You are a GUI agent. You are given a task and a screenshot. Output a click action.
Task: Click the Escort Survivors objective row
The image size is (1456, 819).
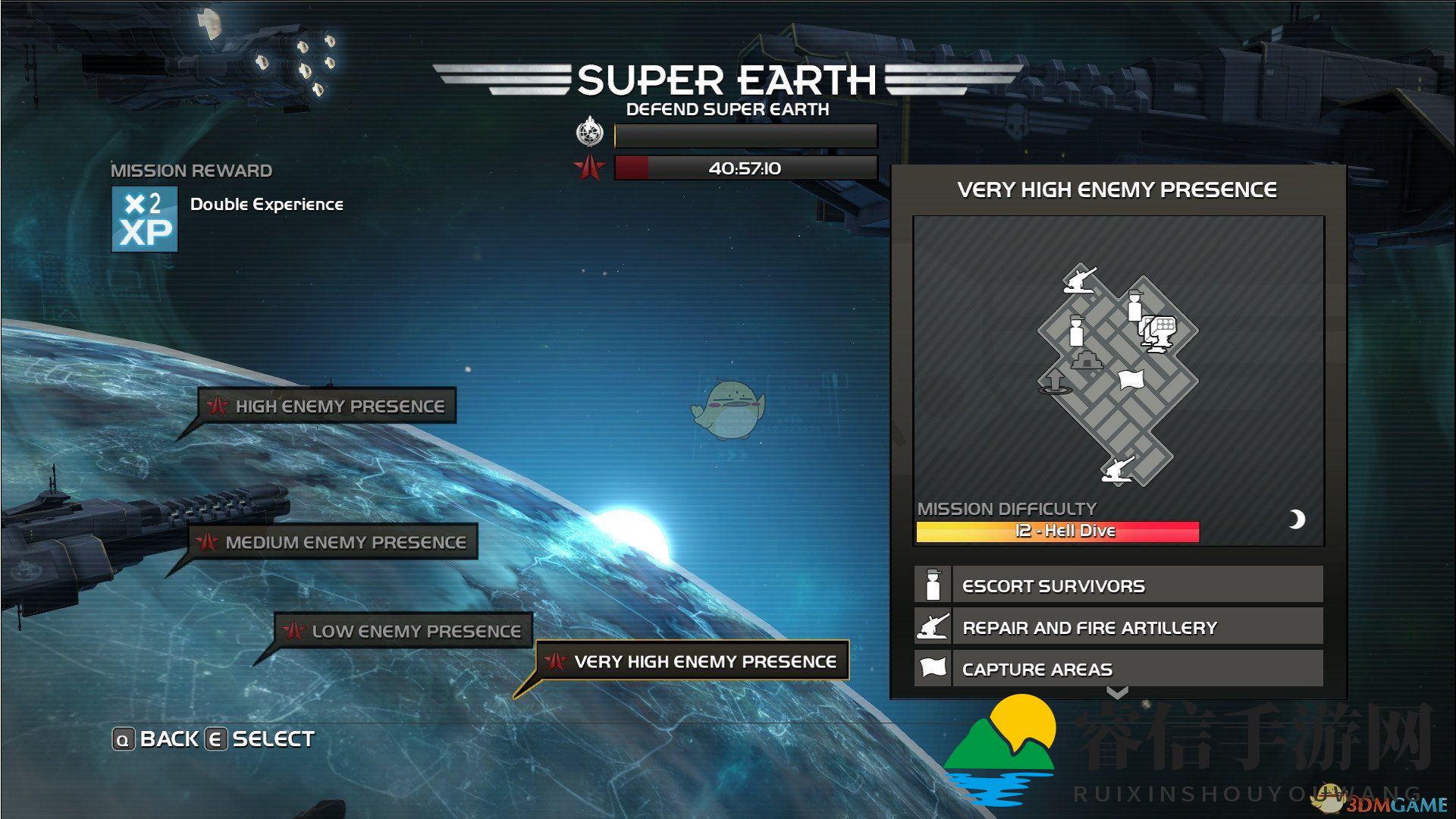click(x=1119, y=585)
